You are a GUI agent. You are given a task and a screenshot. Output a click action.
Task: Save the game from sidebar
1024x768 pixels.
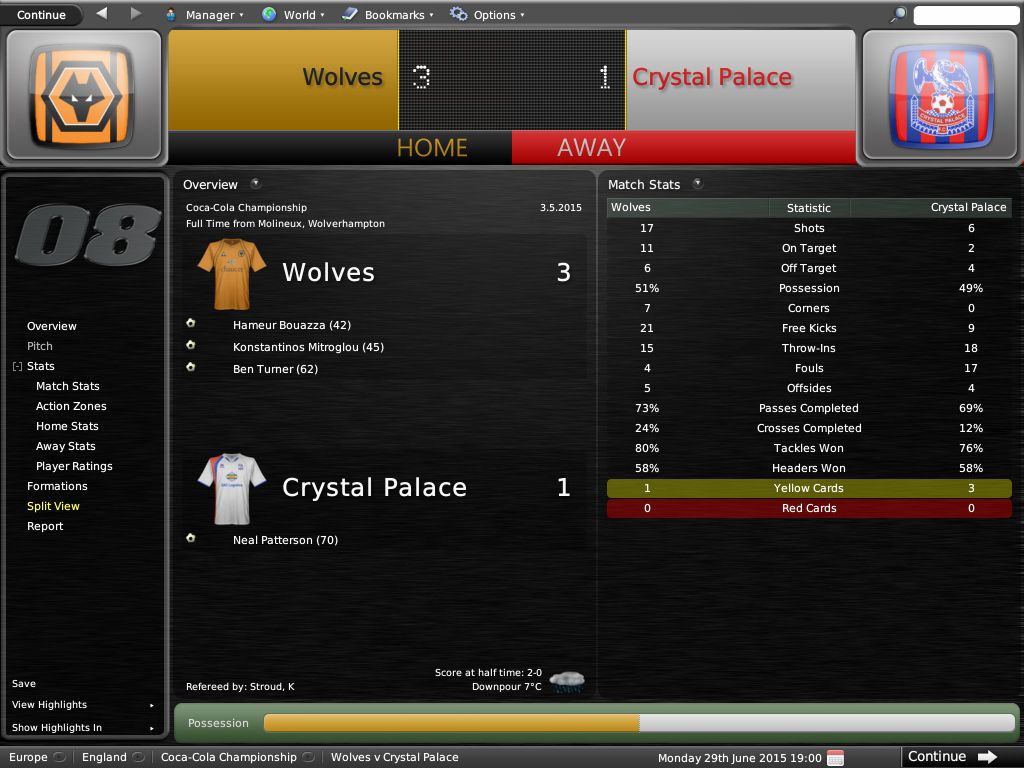coord(24,684)
